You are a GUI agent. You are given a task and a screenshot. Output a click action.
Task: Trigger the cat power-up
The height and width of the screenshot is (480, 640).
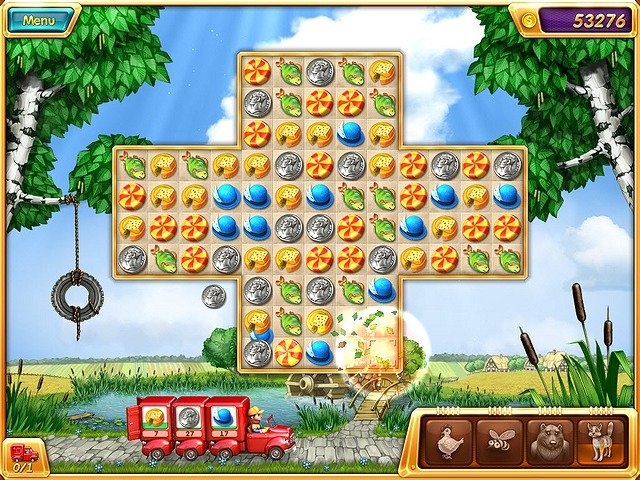tap(601, 441)
